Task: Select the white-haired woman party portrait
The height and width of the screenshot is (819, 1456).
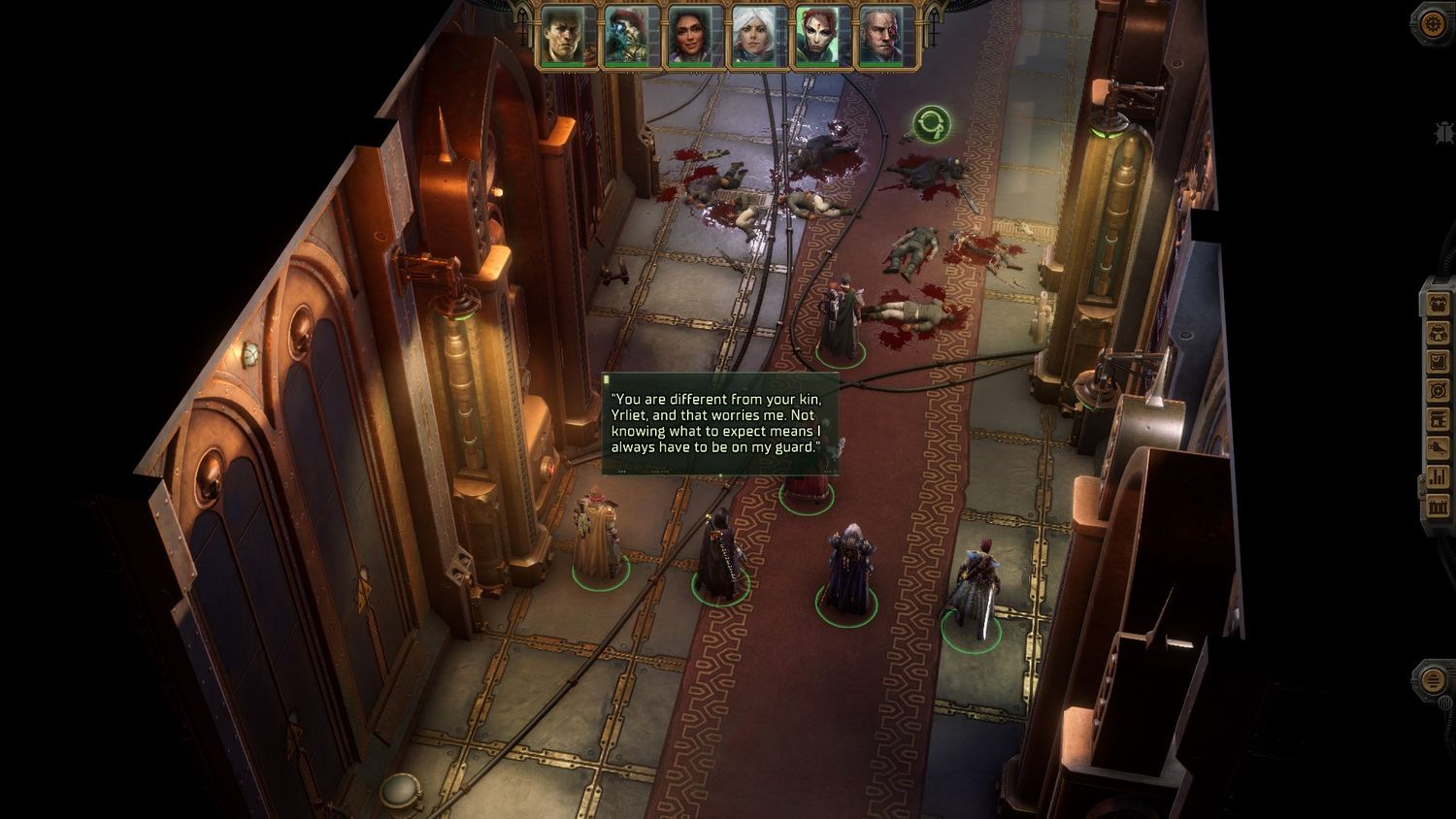Action: pos(759,38)
